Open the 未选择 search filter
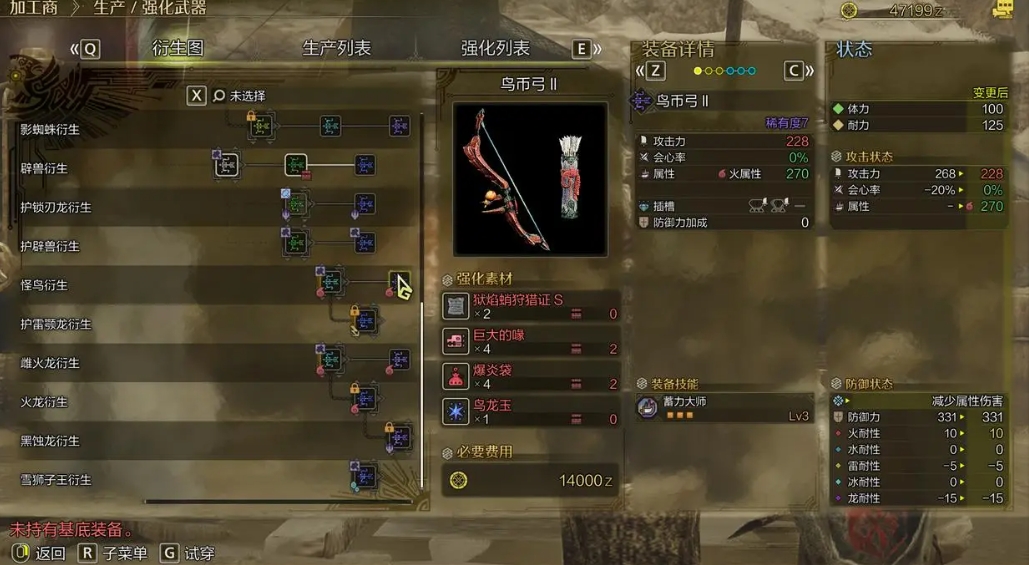Screen dimensions: 1029x565 (247, 96)
